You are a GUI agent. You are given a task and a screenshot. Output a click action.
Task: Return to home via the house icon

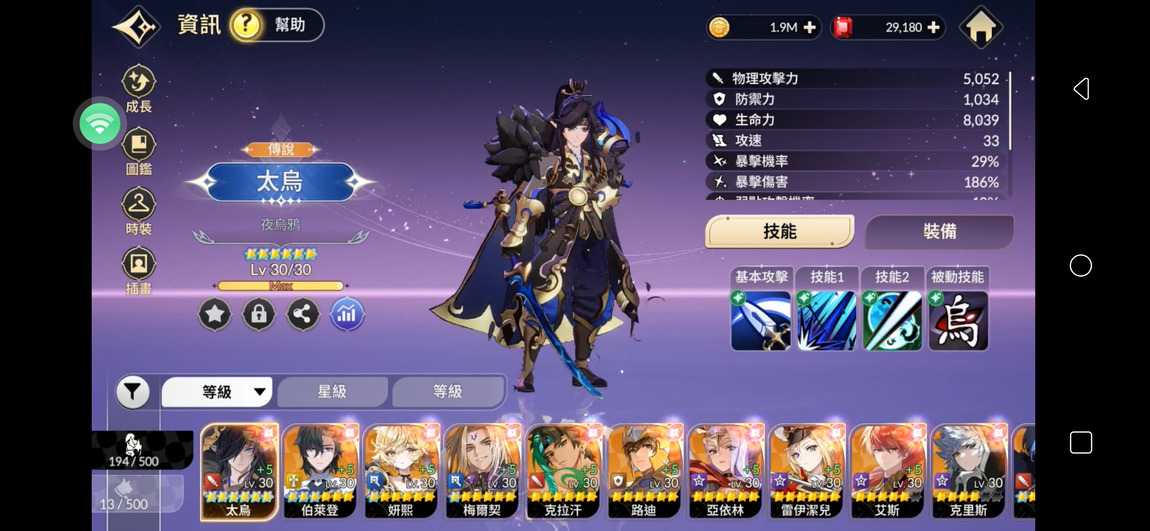[980, 27]
